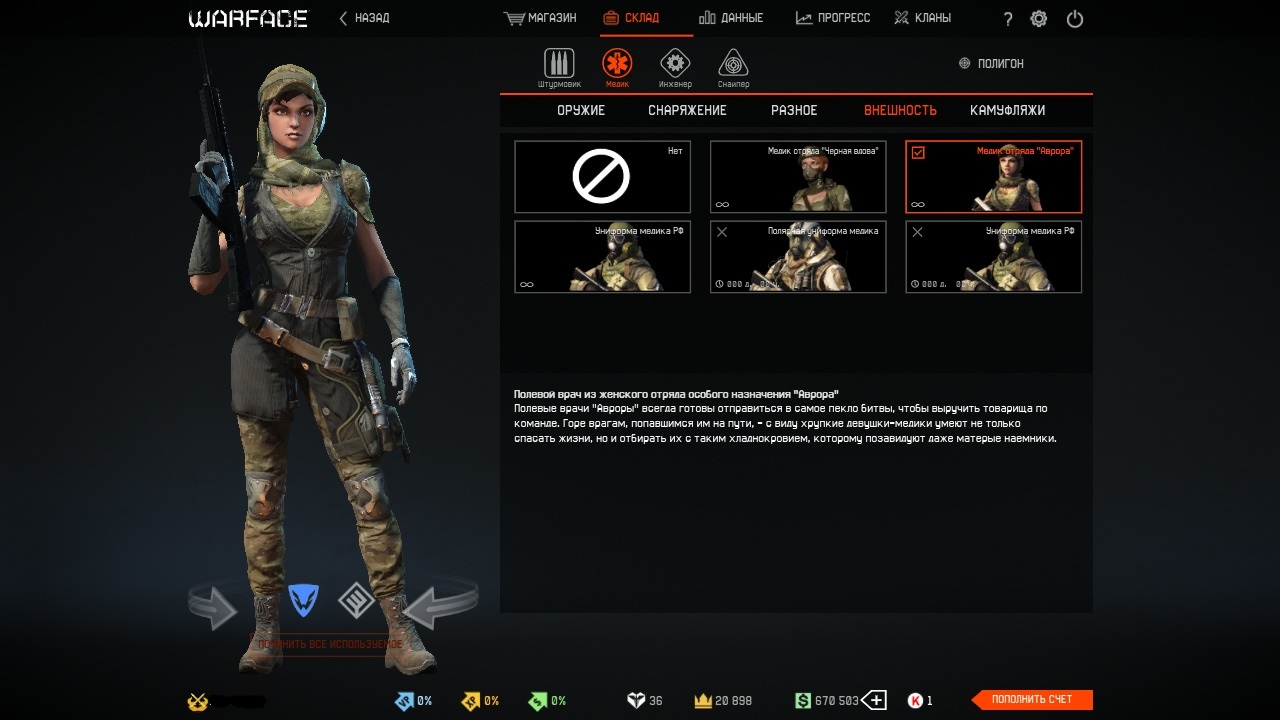The image size is (1280, 720).
Task: Select the Штурмовик class icon
Action: coord(559,66)
